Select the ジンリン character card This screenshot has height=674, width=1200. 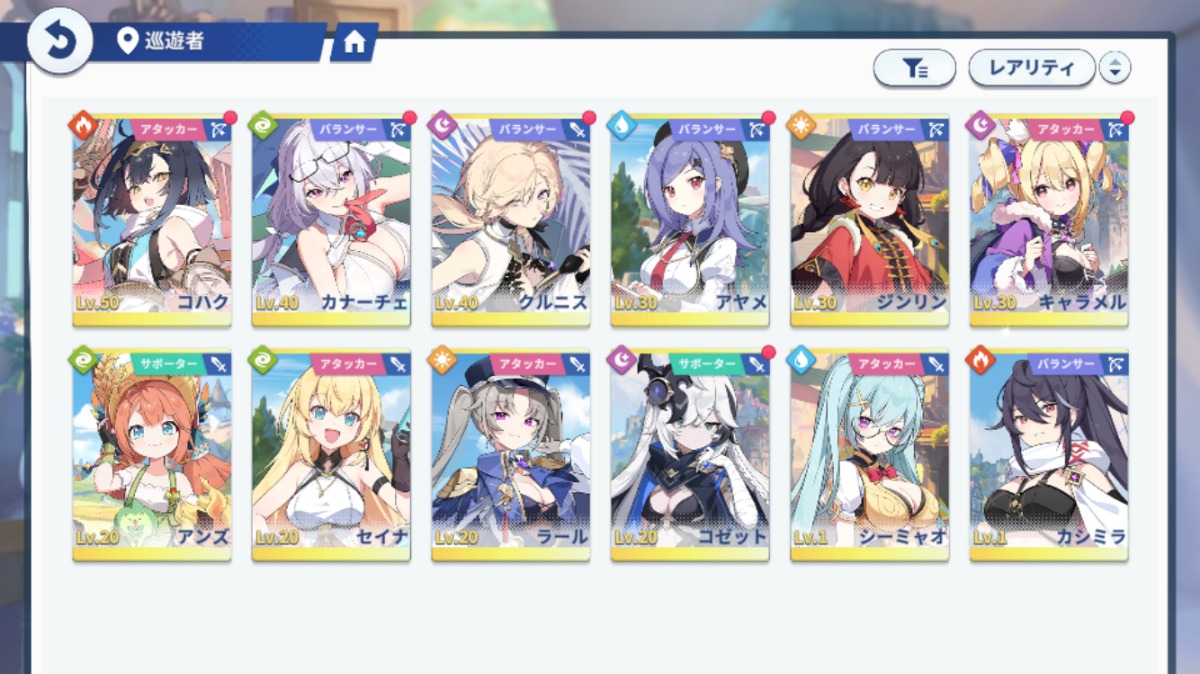870,220
